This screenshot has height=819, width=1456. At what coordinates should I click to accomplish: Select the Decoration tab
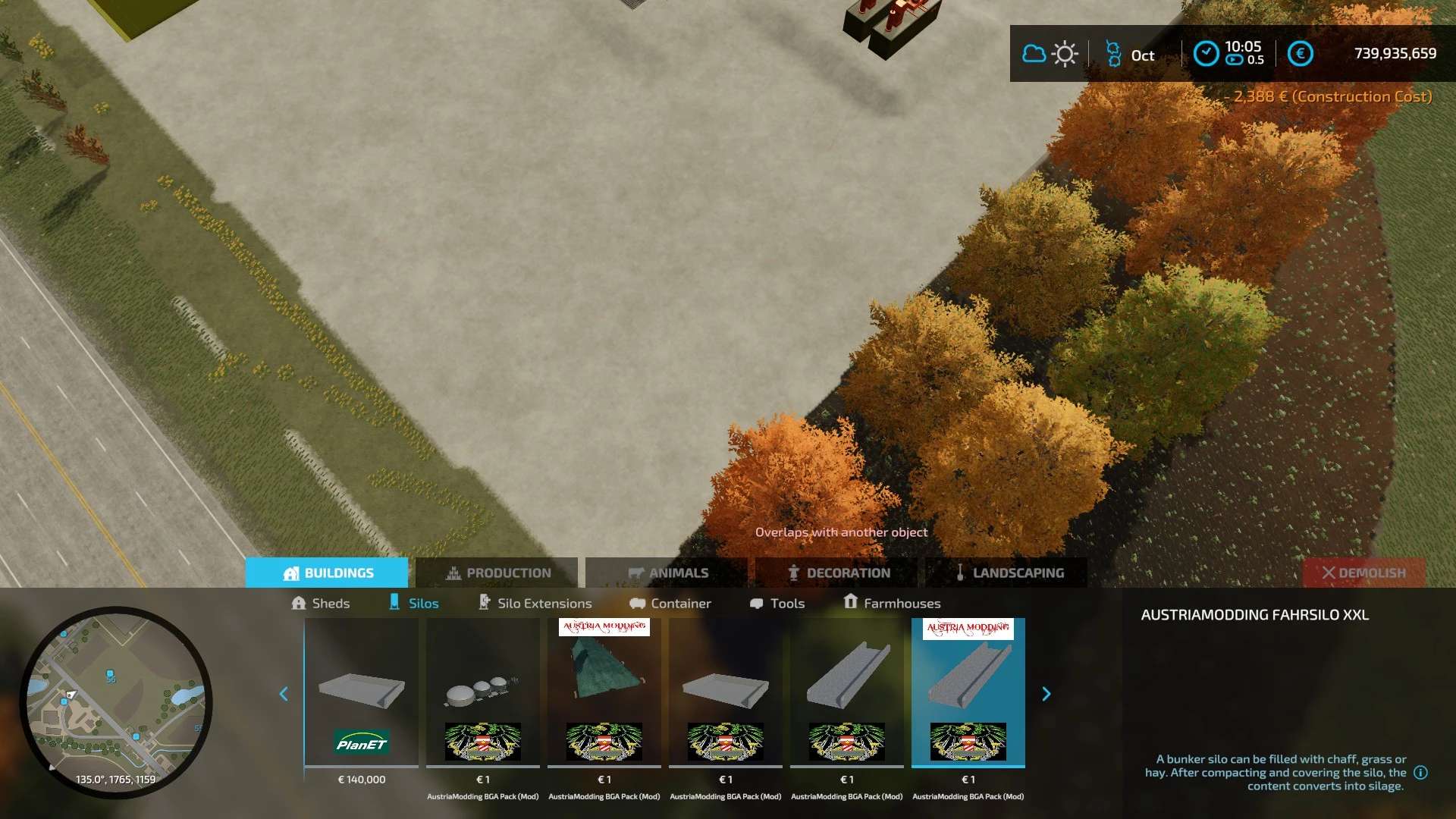tap(837, 573)
